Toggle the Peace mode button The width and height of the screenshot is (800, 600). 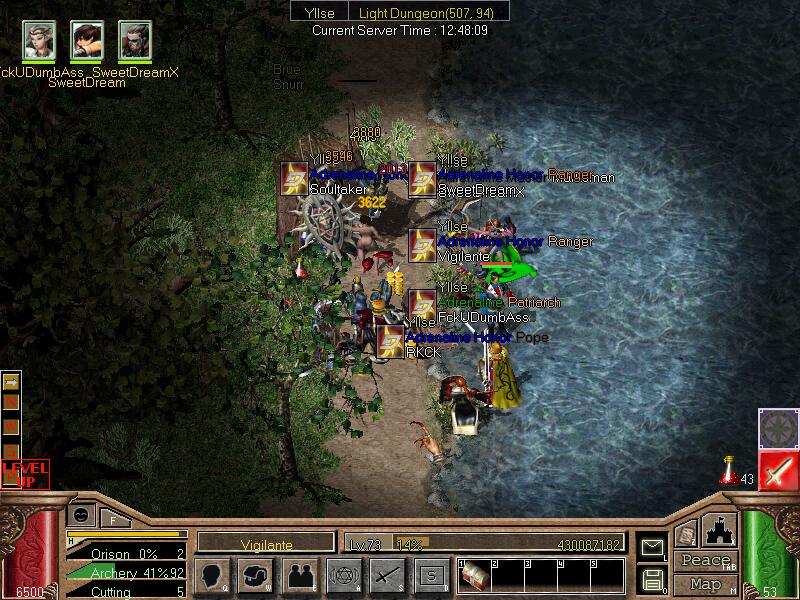(x=704, y=561)
